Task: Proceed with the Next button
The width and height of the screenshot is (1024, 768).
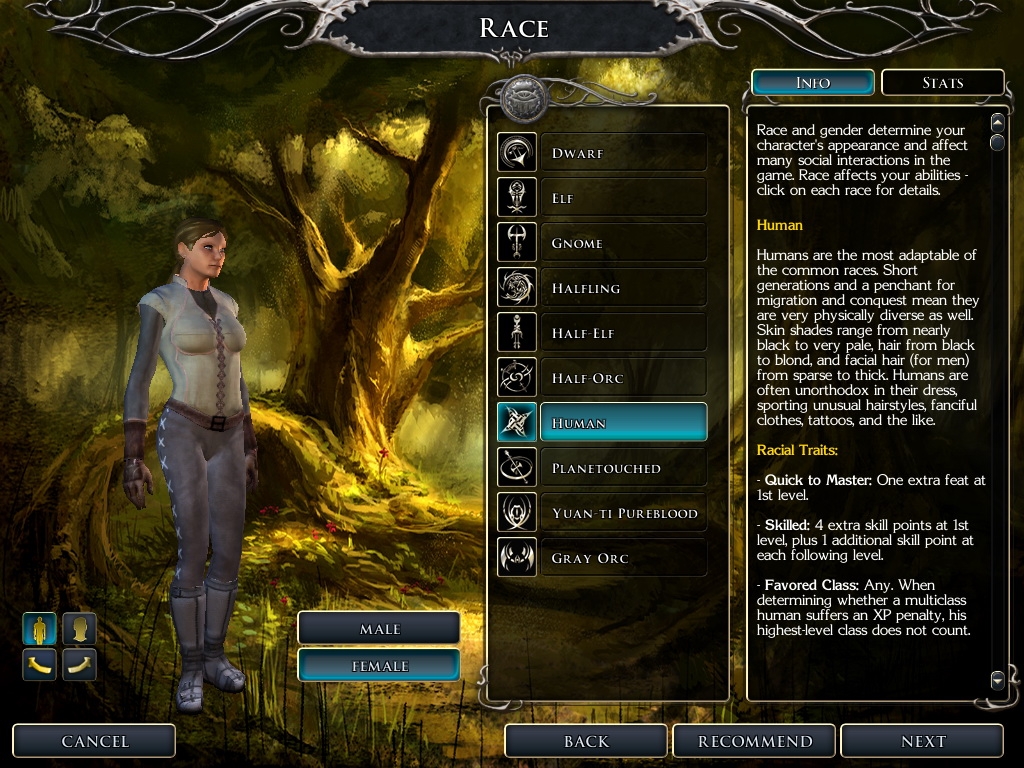Action: 922,741
